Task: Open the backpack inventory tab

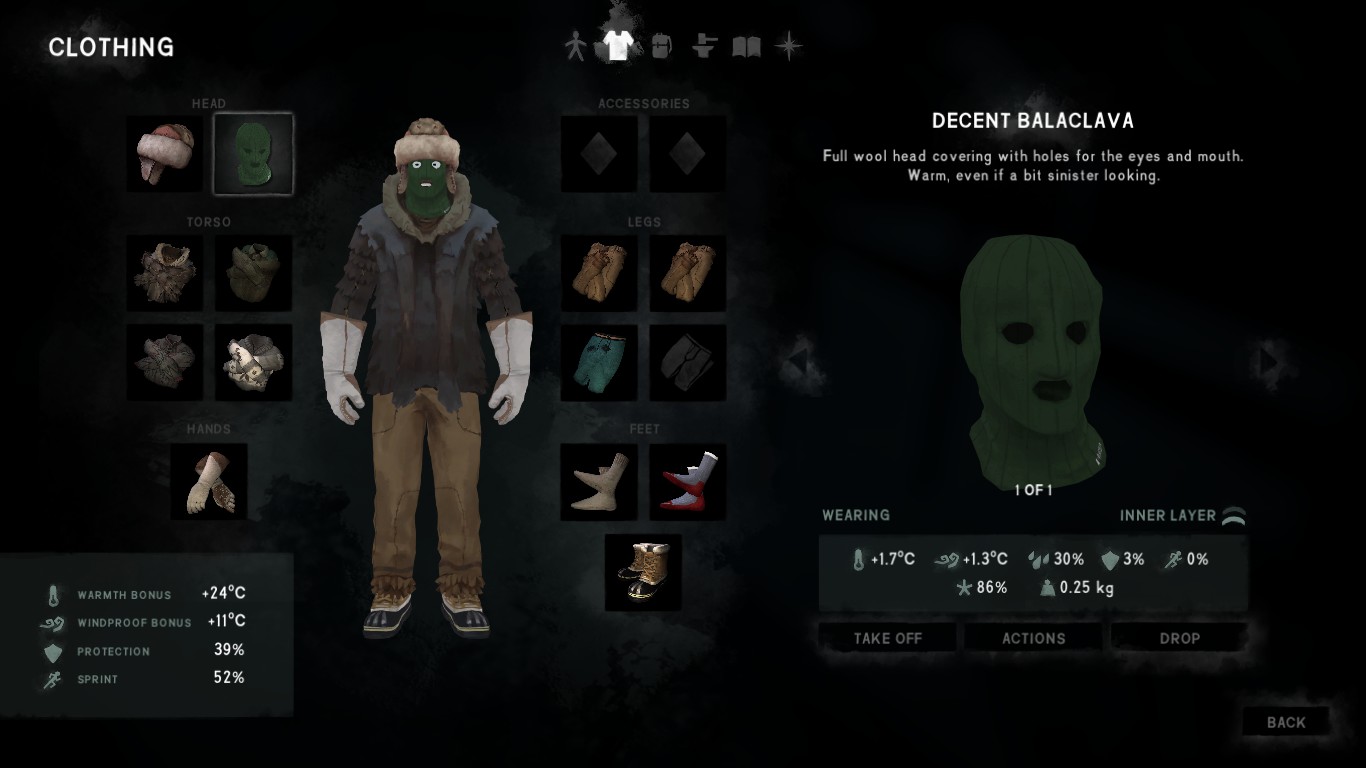Action: 661,47
